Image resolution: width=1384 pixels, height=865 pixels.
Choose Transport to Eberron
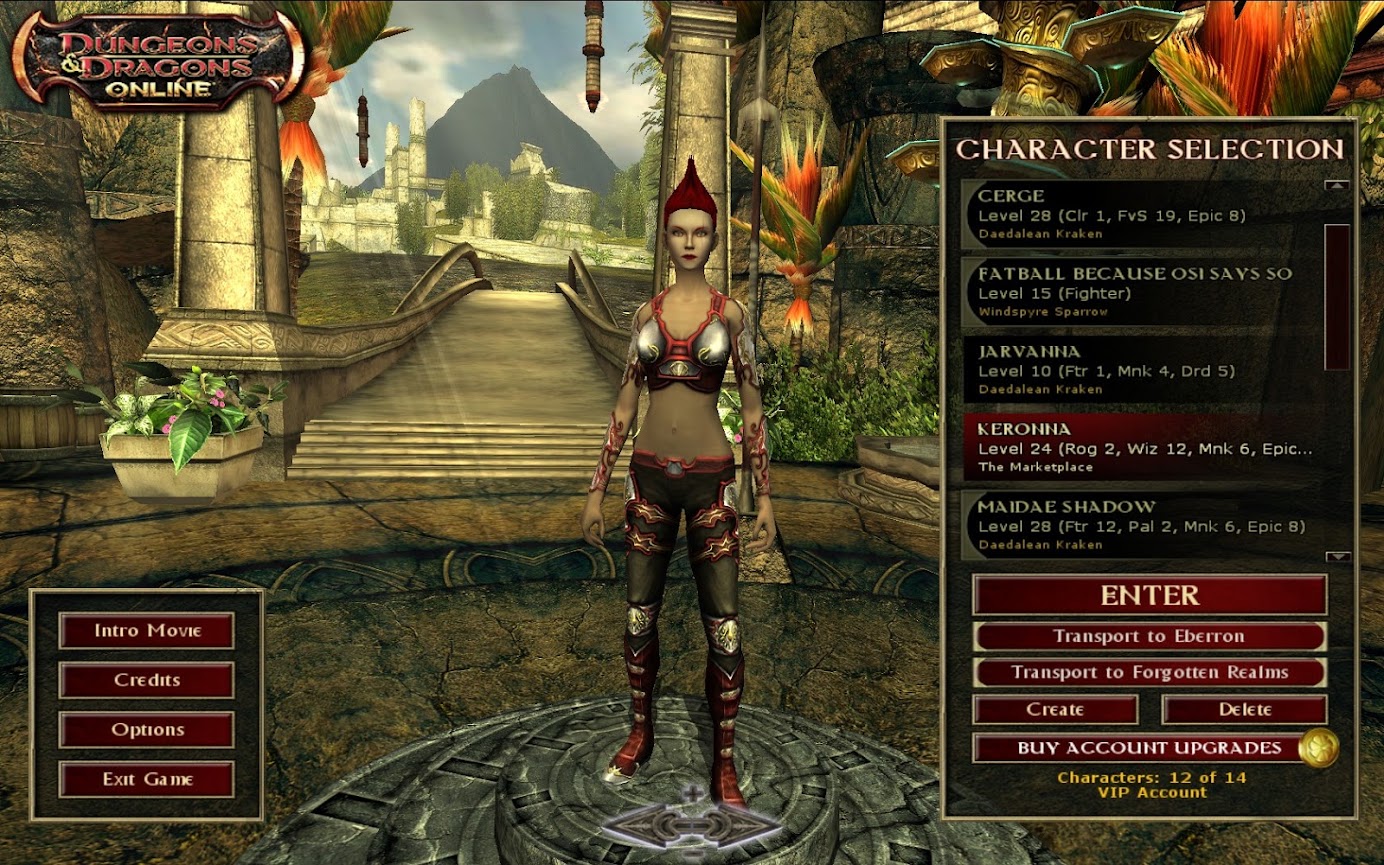click(x=1149, y=636)
